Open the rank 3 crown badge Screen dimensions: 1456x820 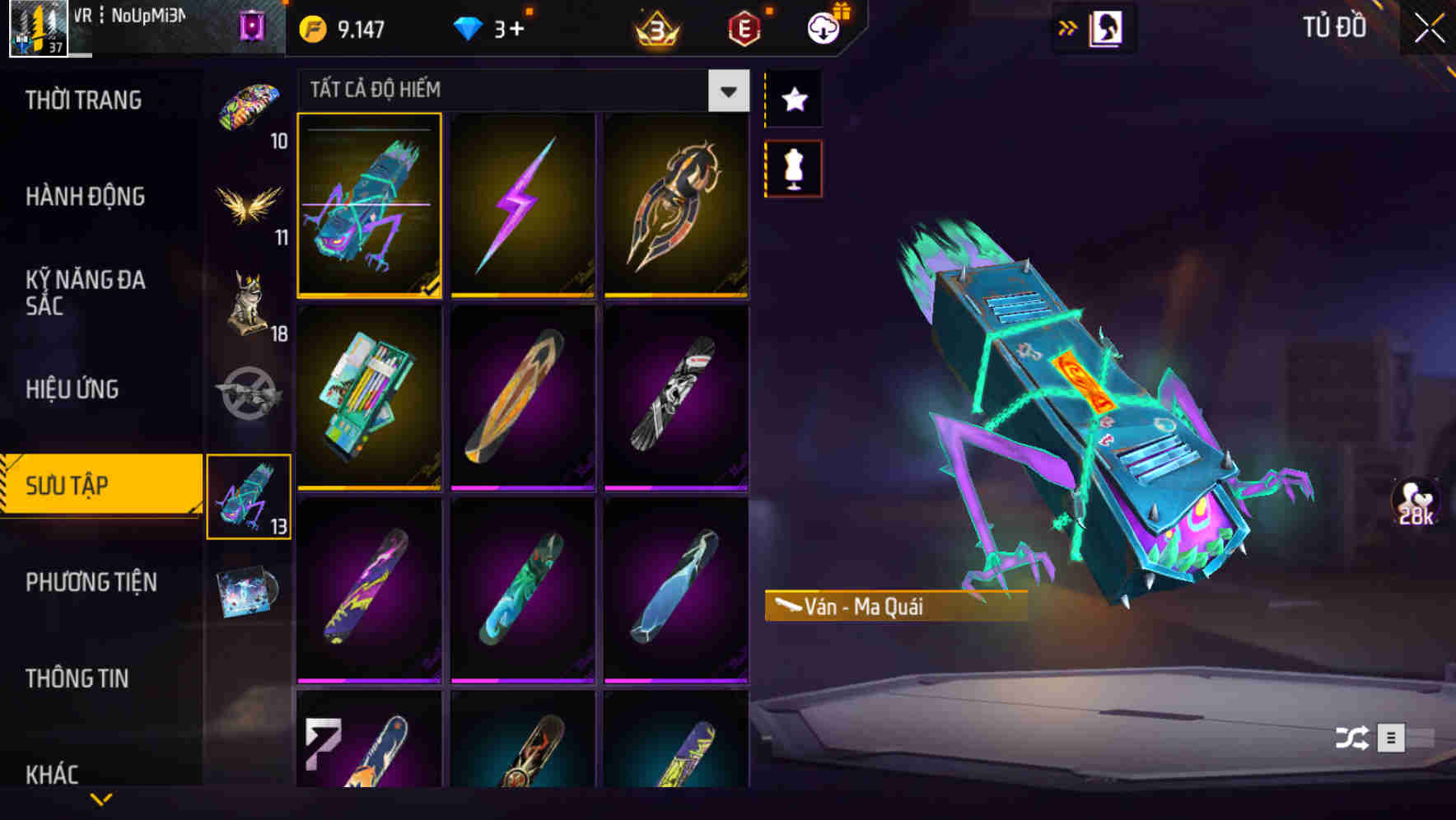tap(653, 27)
